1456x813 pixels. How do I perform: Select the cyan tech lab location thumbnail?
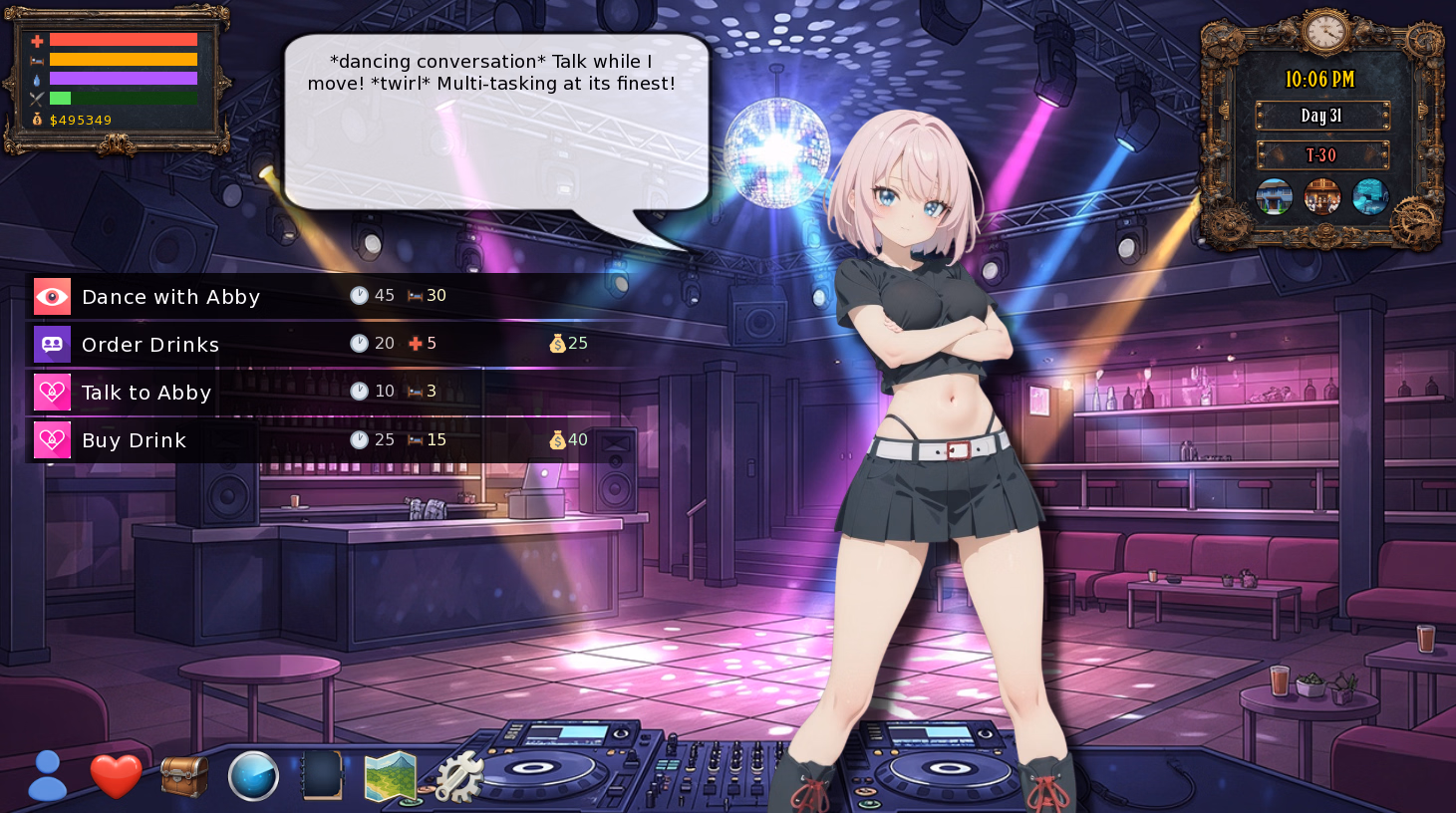pyautogui.click(x=1370, y=196)
